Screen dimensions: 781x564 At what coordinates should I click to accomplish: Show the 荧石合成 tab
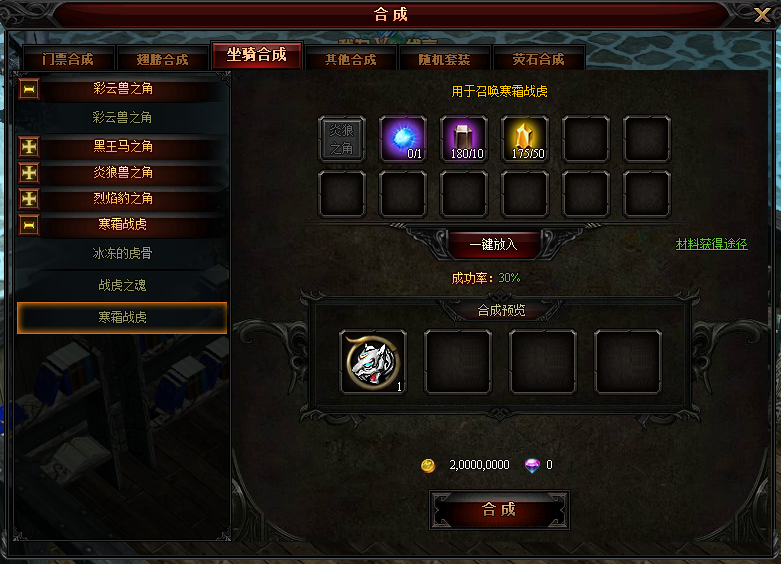coord(538,59)
